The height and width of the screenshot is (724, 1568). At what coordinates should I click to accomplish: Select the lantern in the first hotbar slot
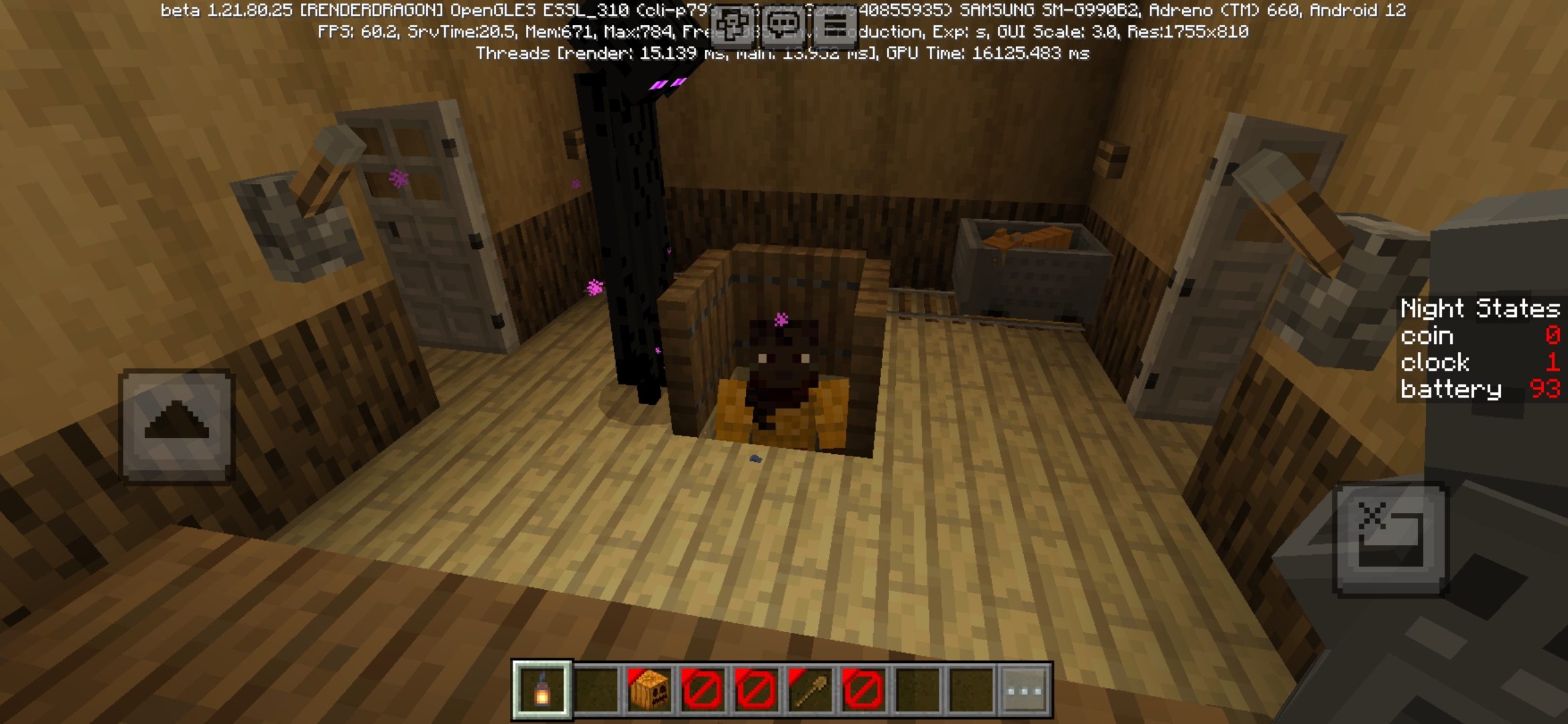pos(541,690)
